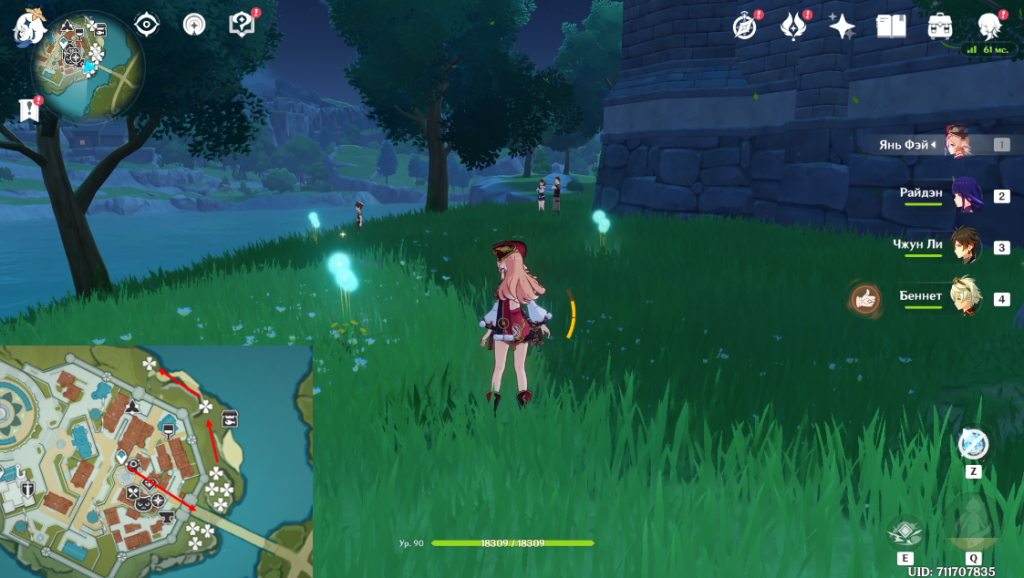
Task: Use the blue gadget icon
Action: coord(973,444)
